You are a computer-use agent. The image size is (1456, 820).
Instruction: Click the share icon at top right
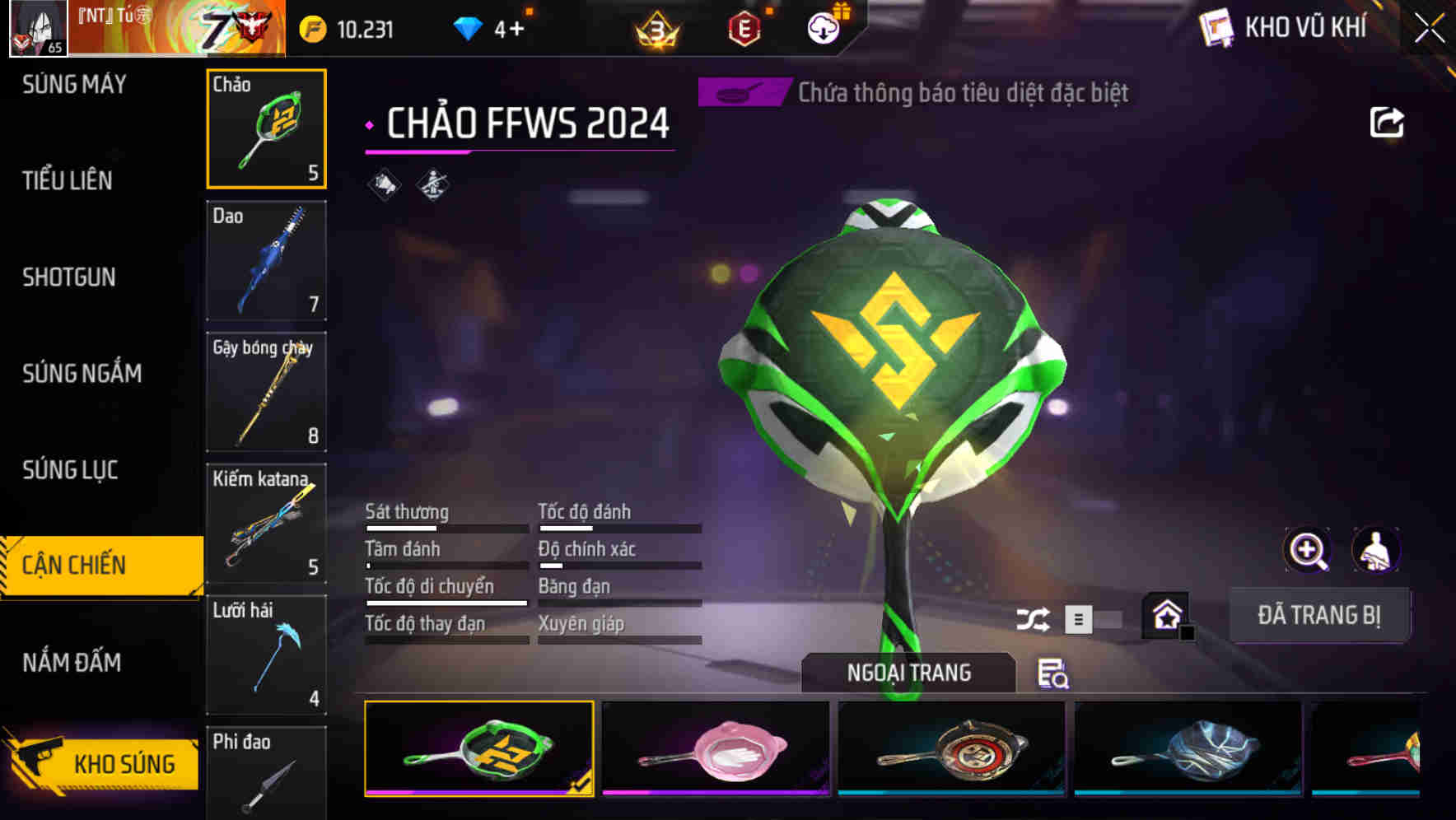click(1387, 122)
